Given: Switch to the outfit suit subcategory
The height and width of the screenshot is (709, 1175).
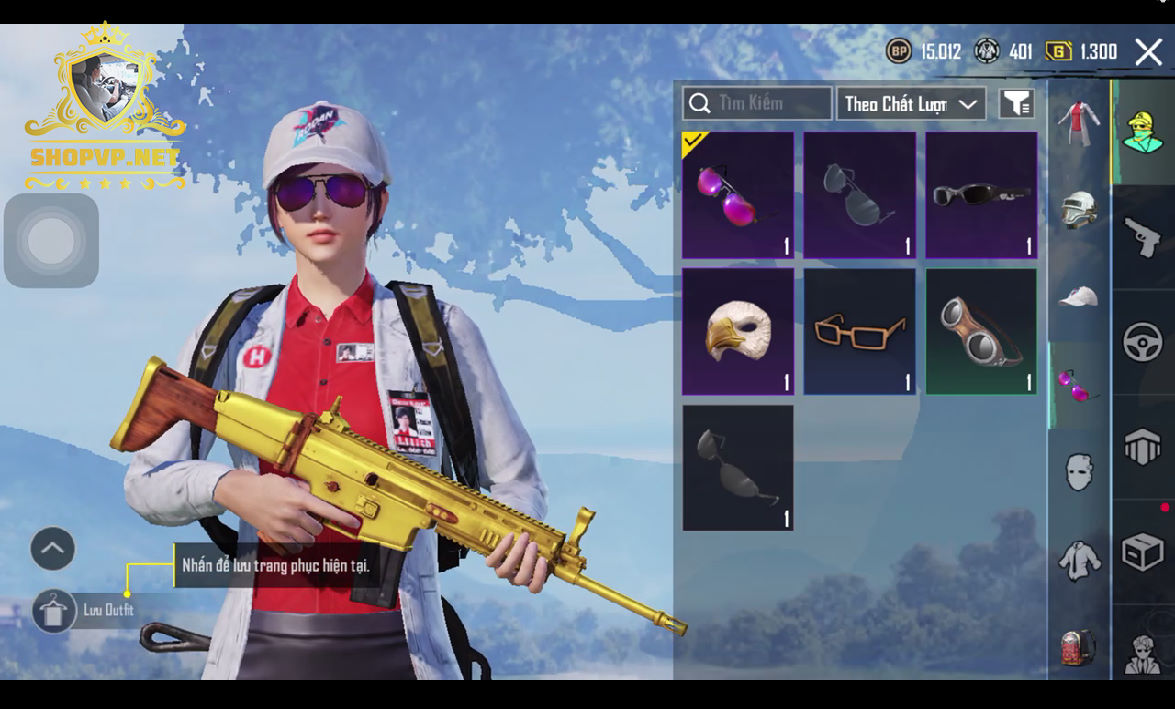Looking at the screenshot, I should tap(1078, 124).
